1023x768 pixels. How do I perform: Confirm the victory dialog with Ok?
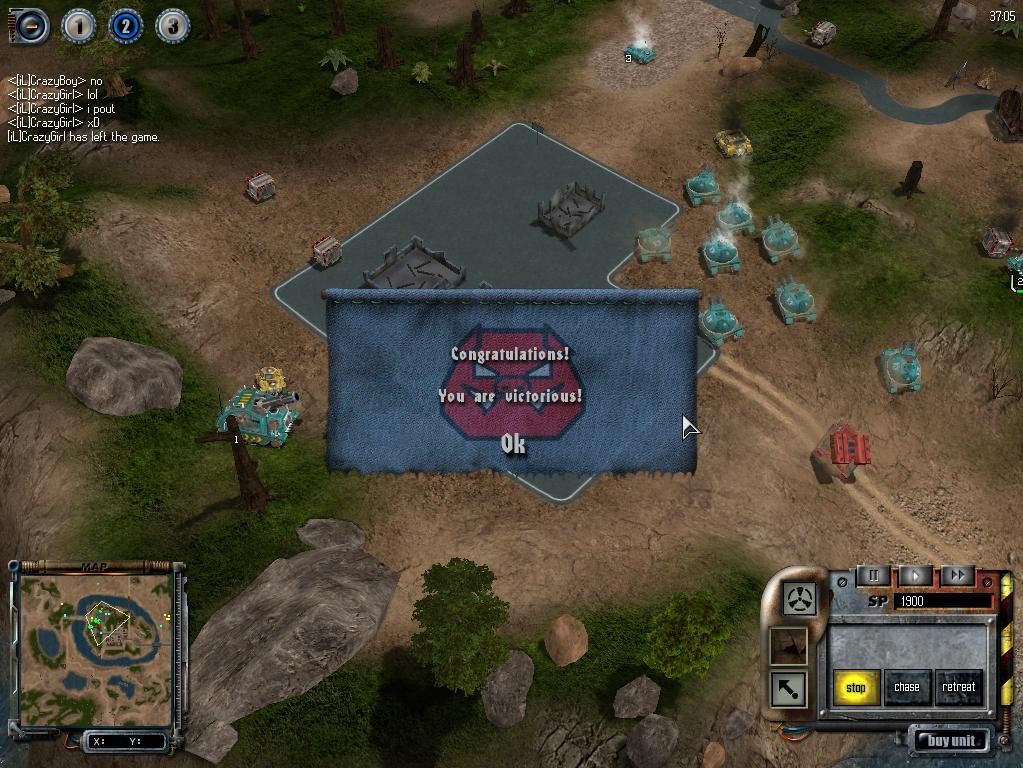(x=513, y=444)
